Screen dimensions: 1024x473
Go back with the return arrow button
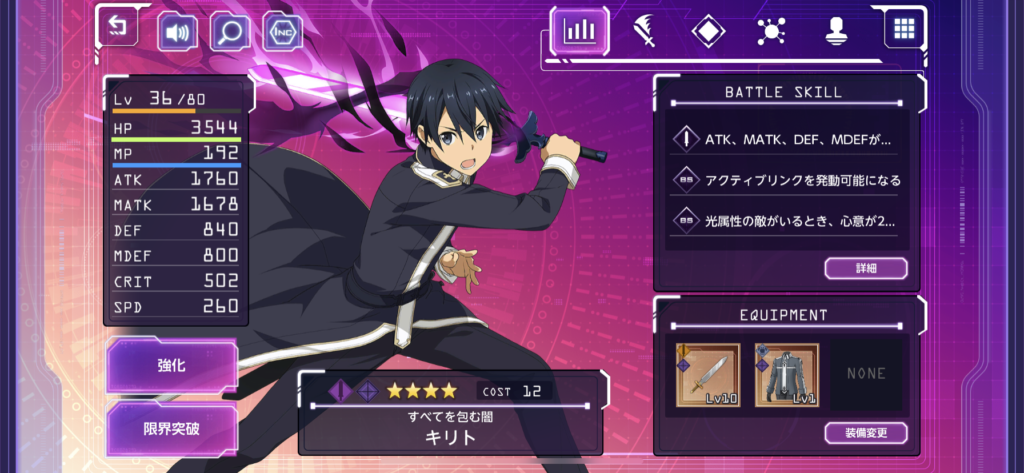pyautogui.click(x=120, y=29)
